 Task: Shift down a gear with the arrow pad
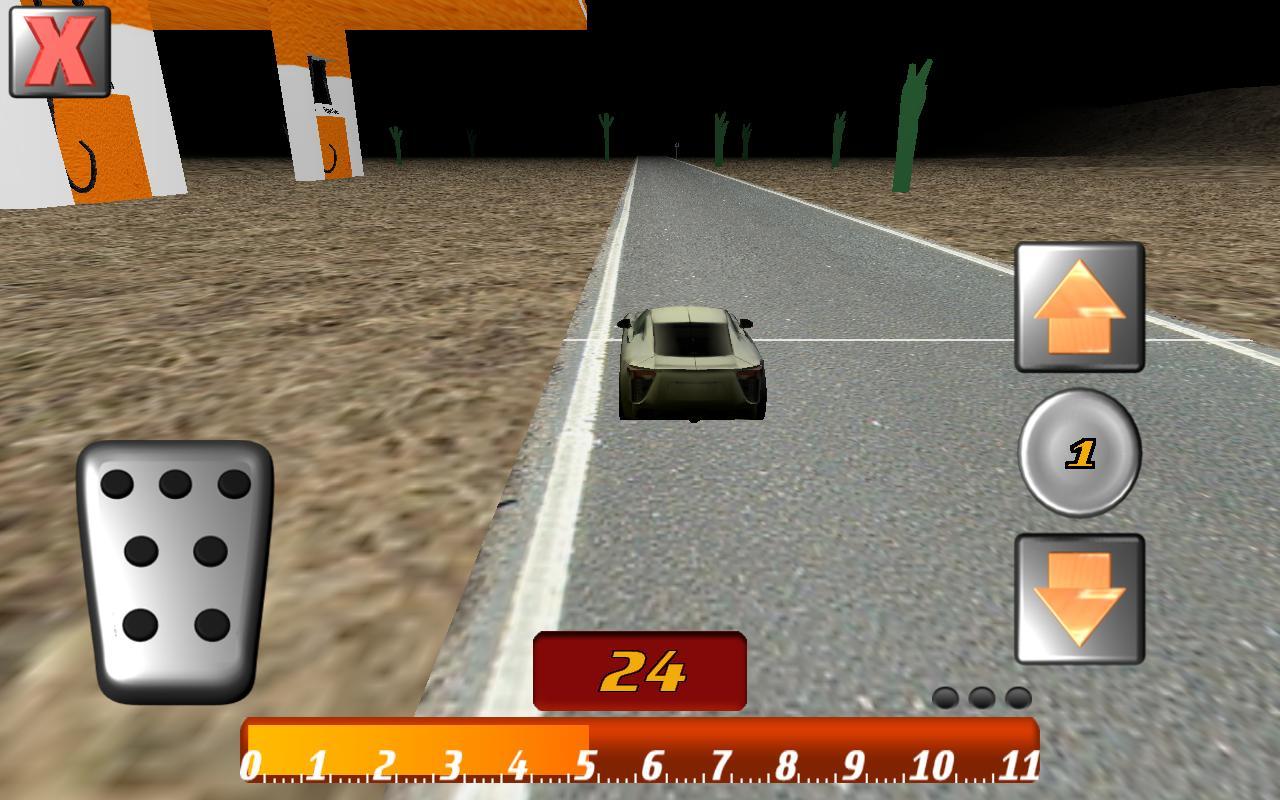point(1078,598)
